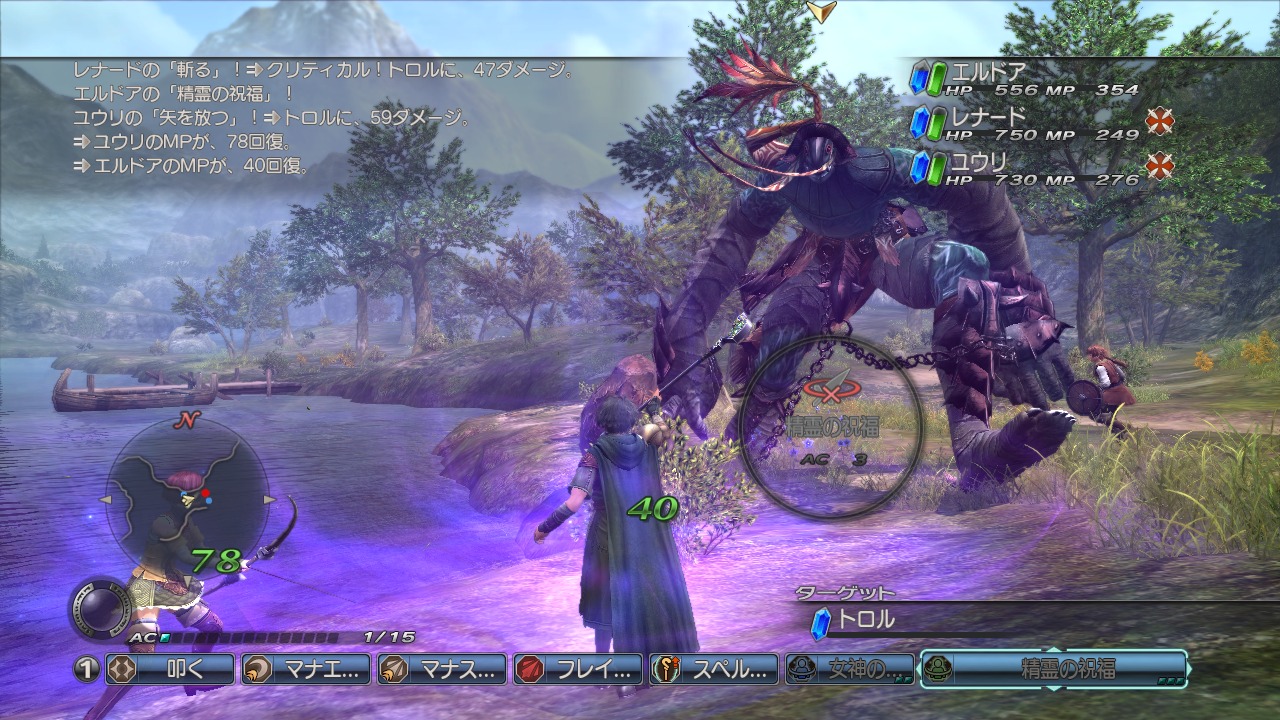
Task: Use the 叩く attack command
Action: click(170, 669)
